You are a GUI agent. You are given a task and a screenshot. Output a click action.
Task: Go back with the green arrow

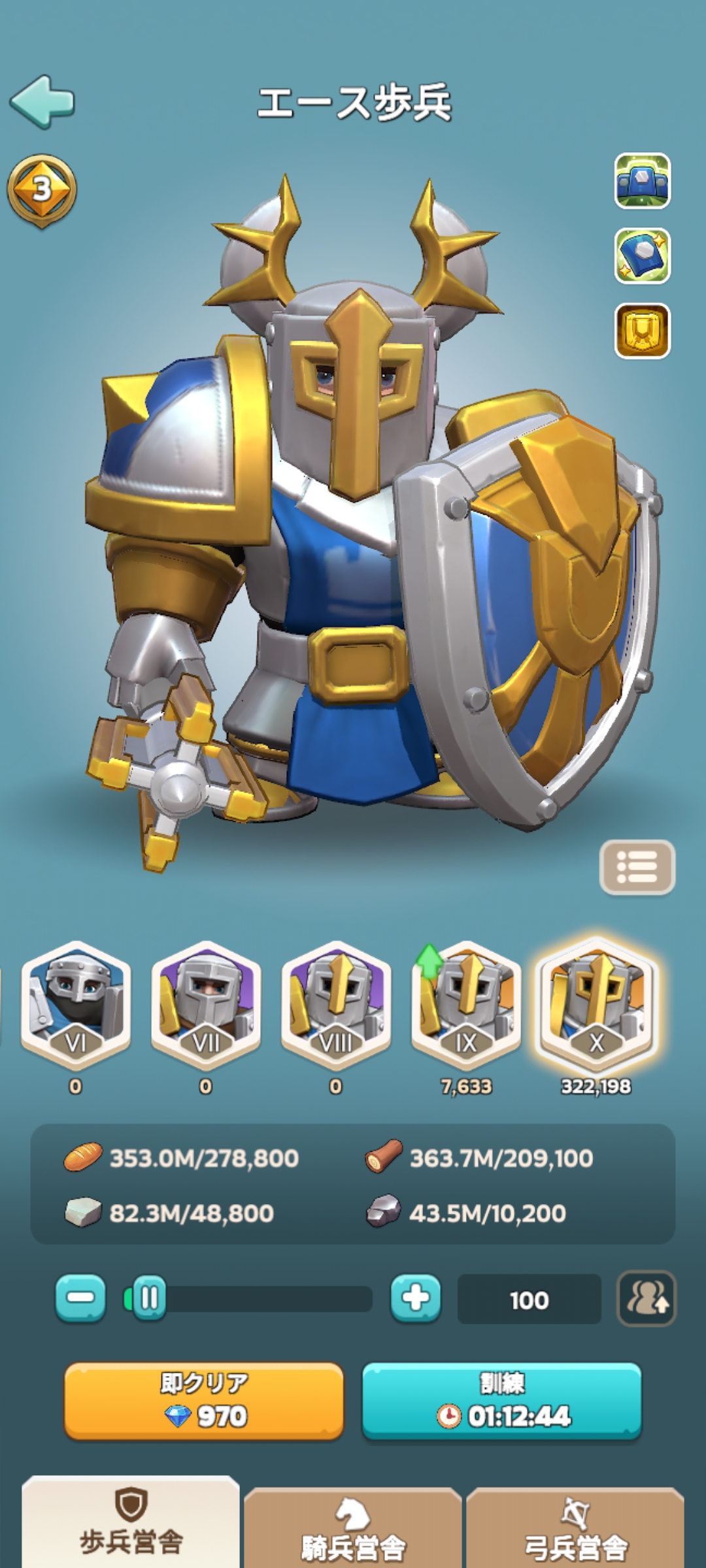(x=42, y=101)
